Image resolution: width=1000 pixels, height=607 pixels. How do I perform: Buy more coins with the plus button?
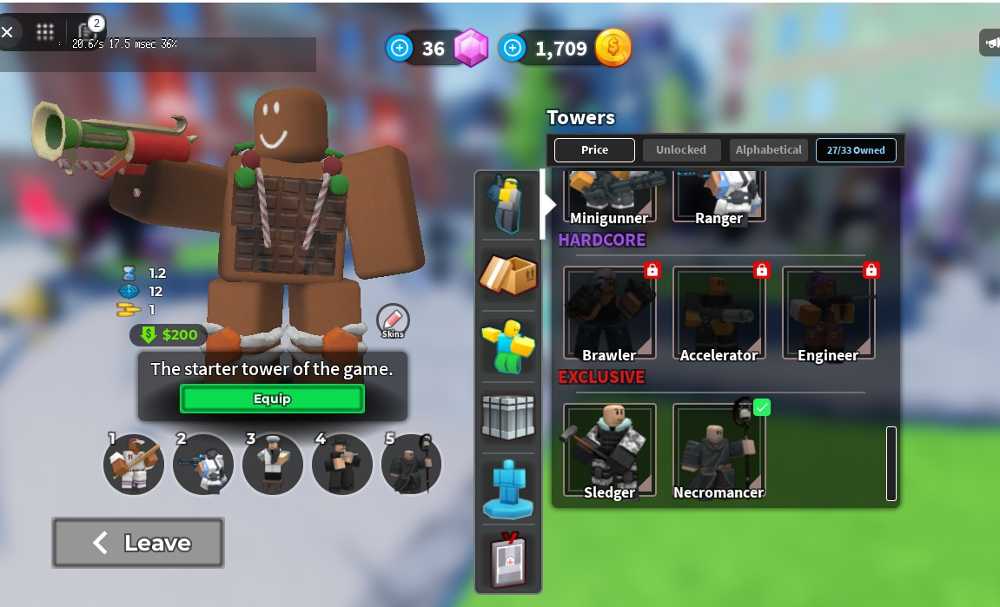513,48
